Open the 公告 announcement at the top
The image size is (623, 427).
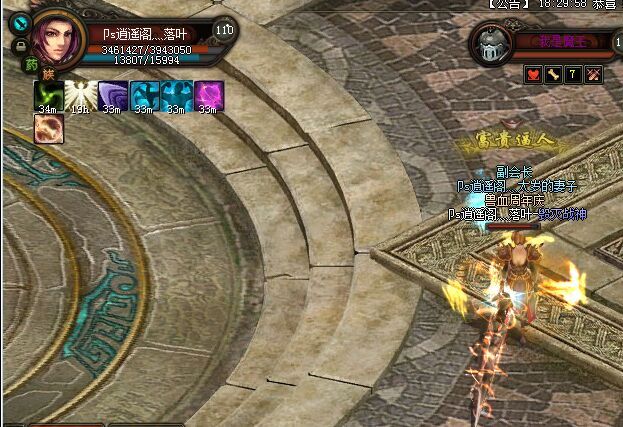tap(504, 5)
